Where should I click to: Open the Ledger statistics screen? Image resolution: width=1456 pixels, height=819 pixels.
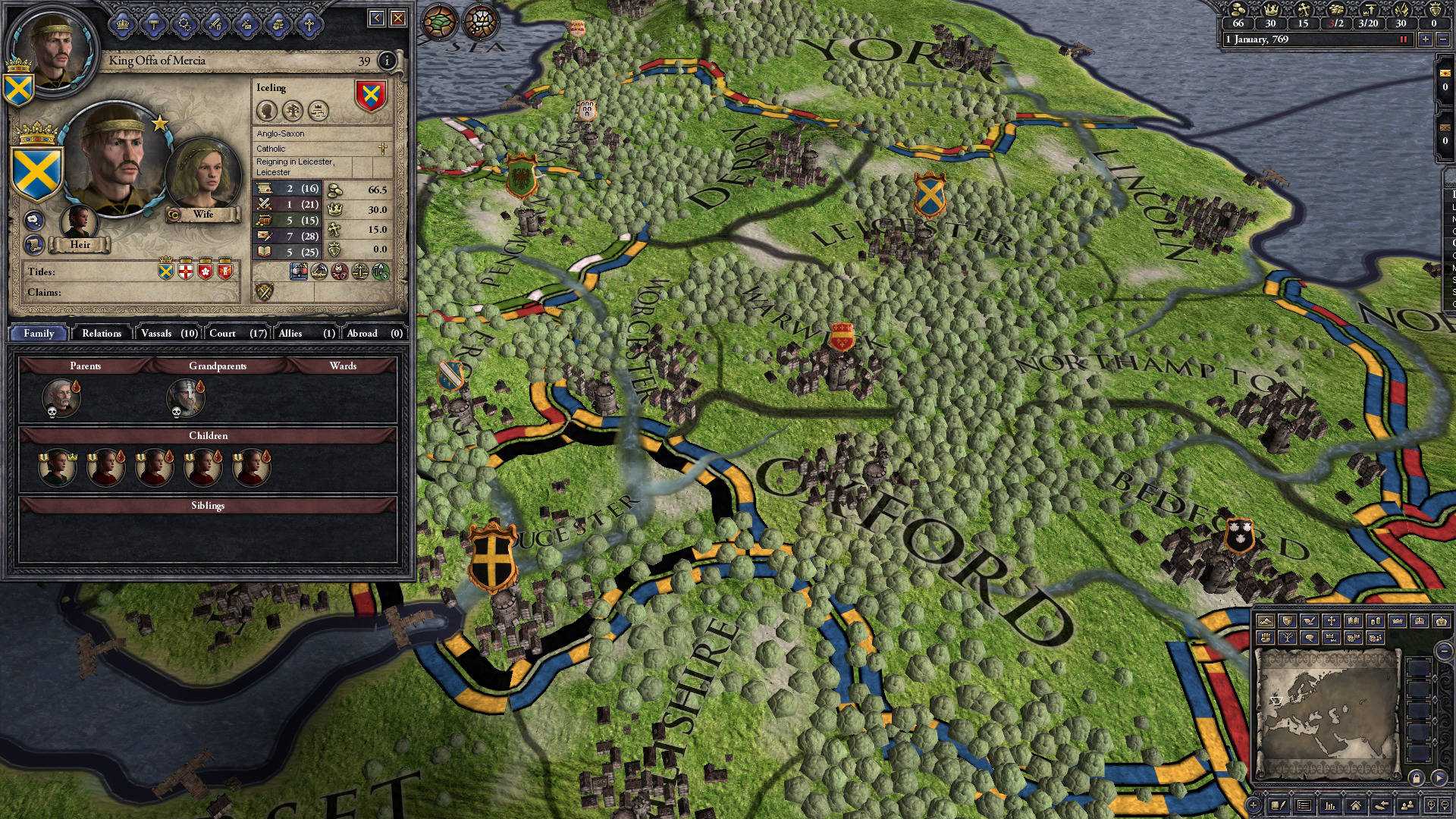click(x=1329, y=805)
